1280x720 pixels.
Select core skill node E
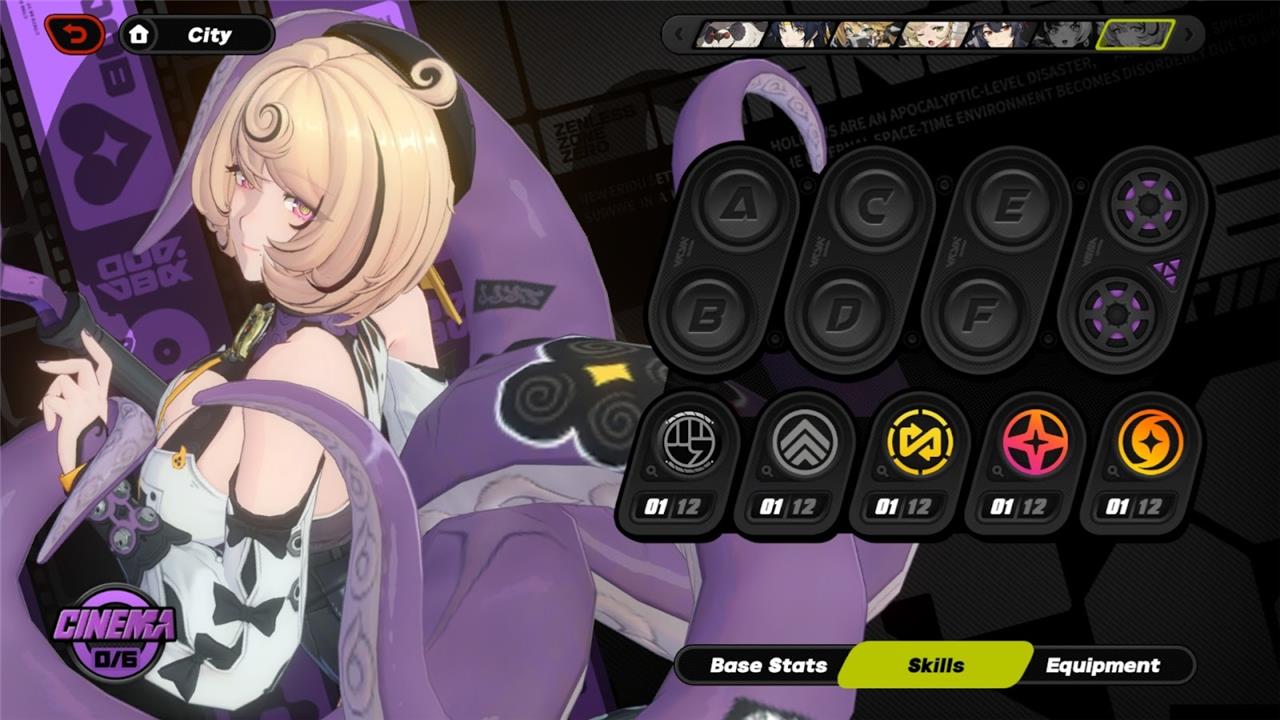(1010, 206)
